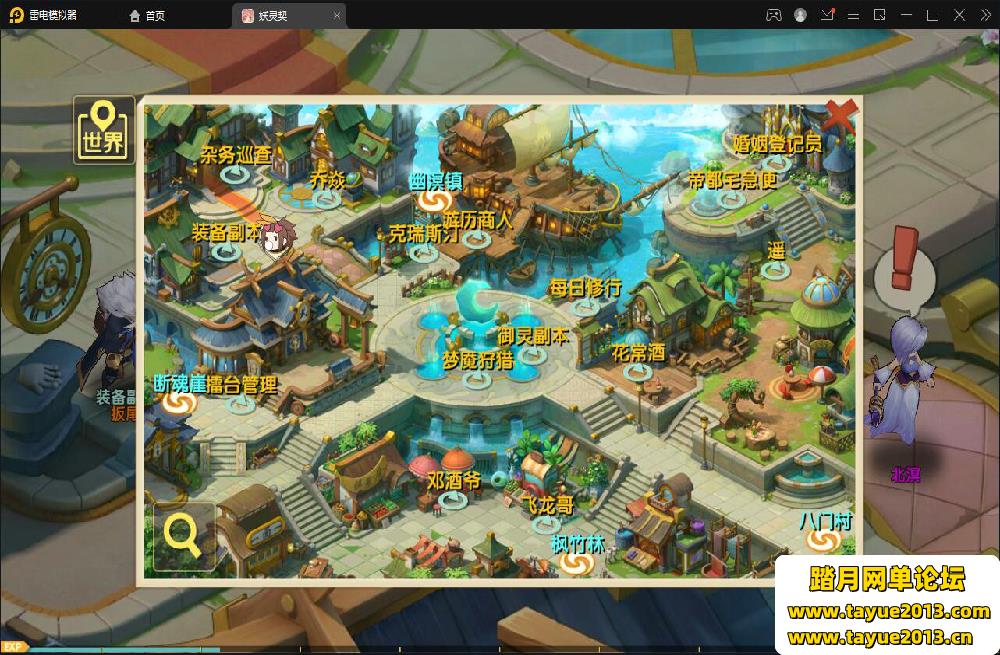Close the town map panel
This screenshot has width=1000, height=655.
(841, 117)
